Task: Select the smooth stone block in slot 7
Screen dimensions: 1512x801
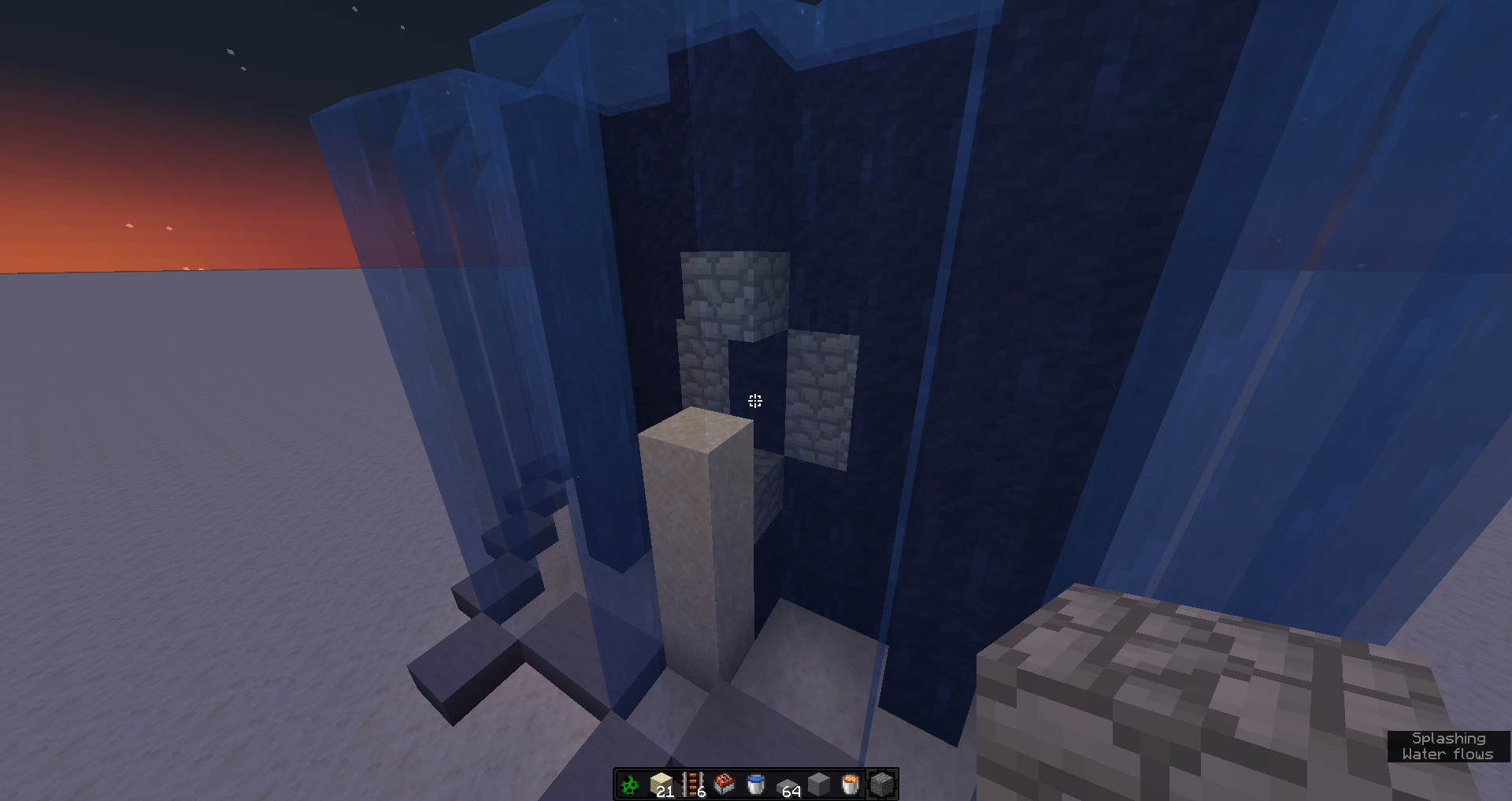Action: [x=819, y=784]
